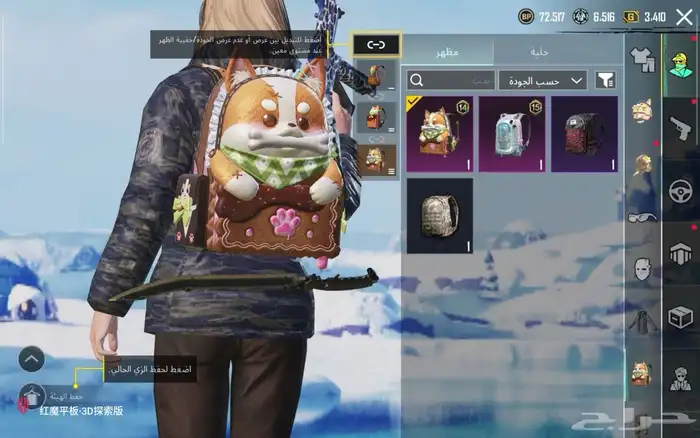Toggle the backpack display link button
Image resolution: width=700 pixels, height=438 pixels.
[375, 44]
